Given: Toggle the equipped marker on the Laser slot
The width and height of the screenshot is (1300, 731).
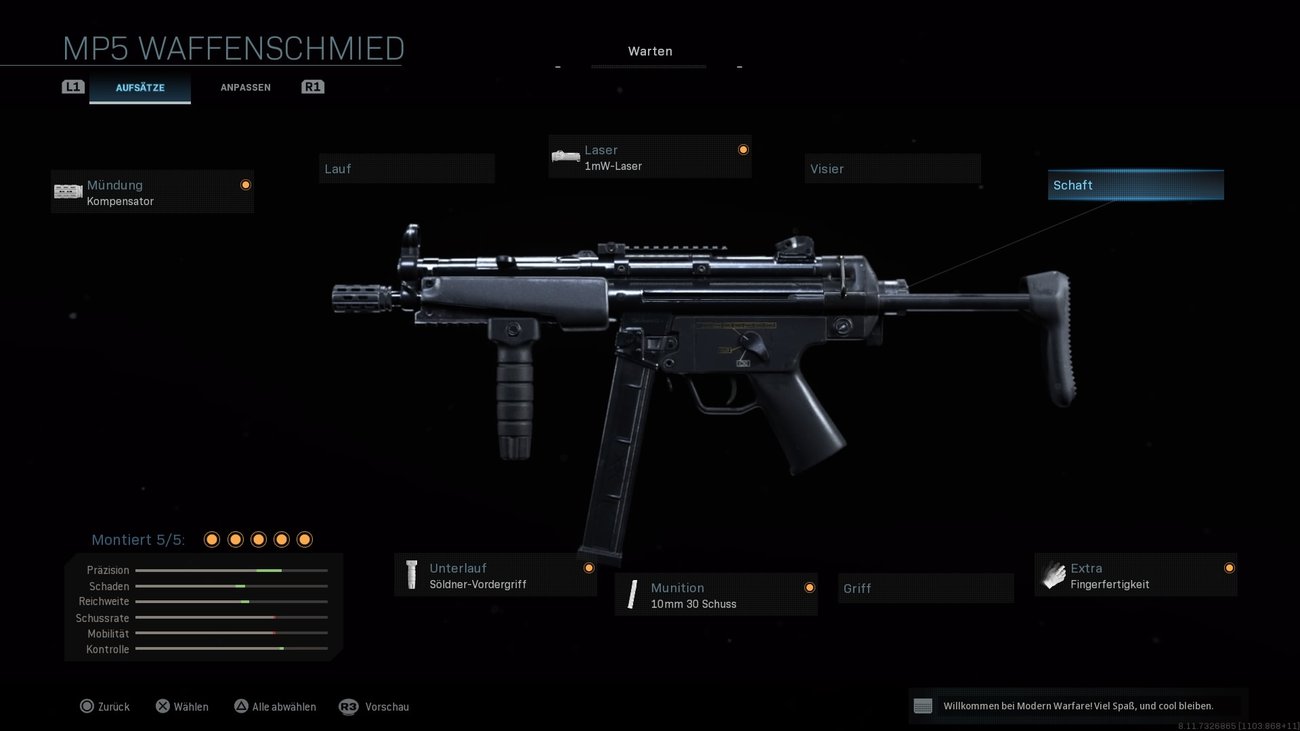Looking at the screenshot, I should point(743,148).
